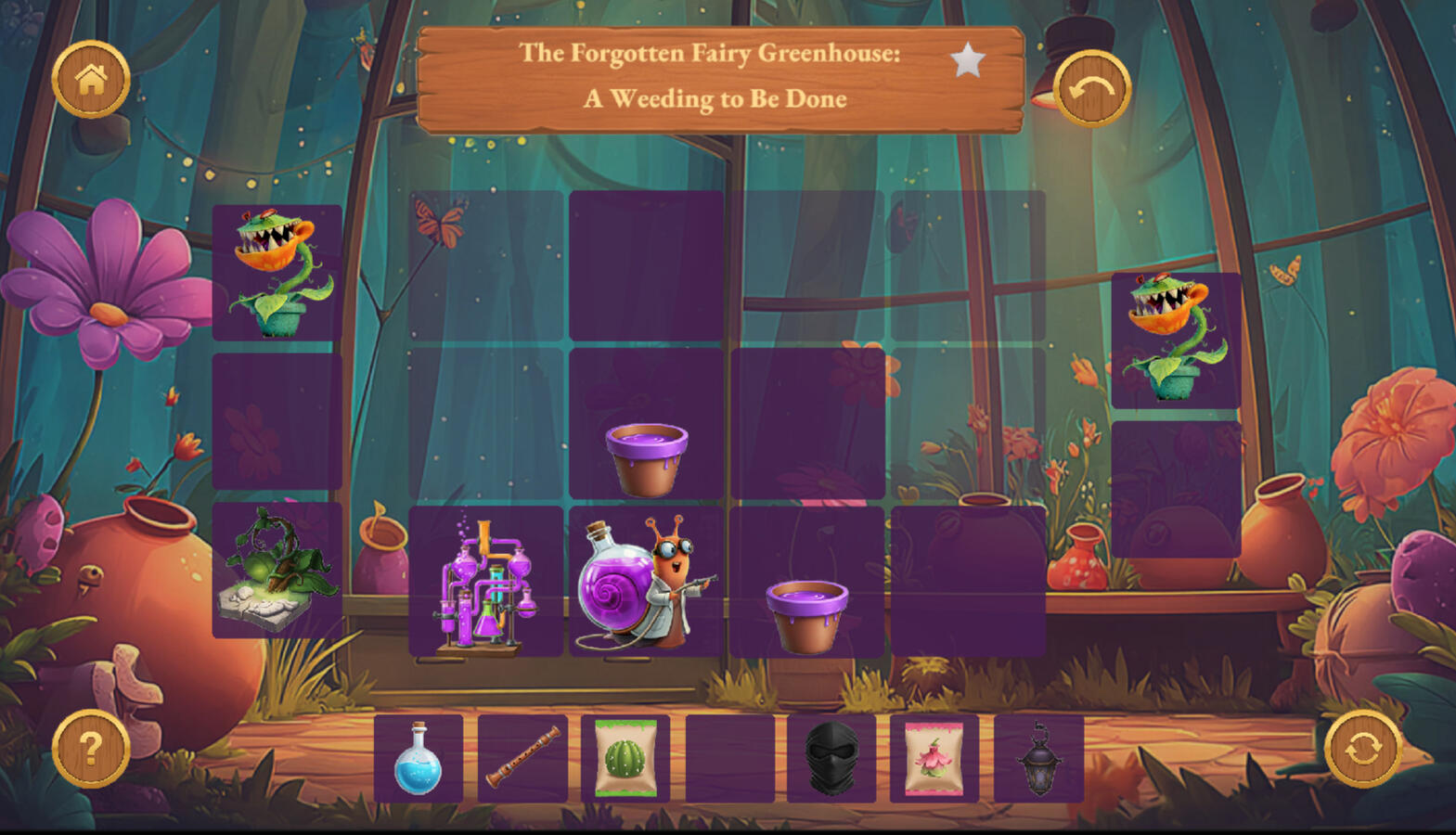The image size is (1456, 835).
Task: Click the star in the title banner
Action: click(x=967, y=61)
